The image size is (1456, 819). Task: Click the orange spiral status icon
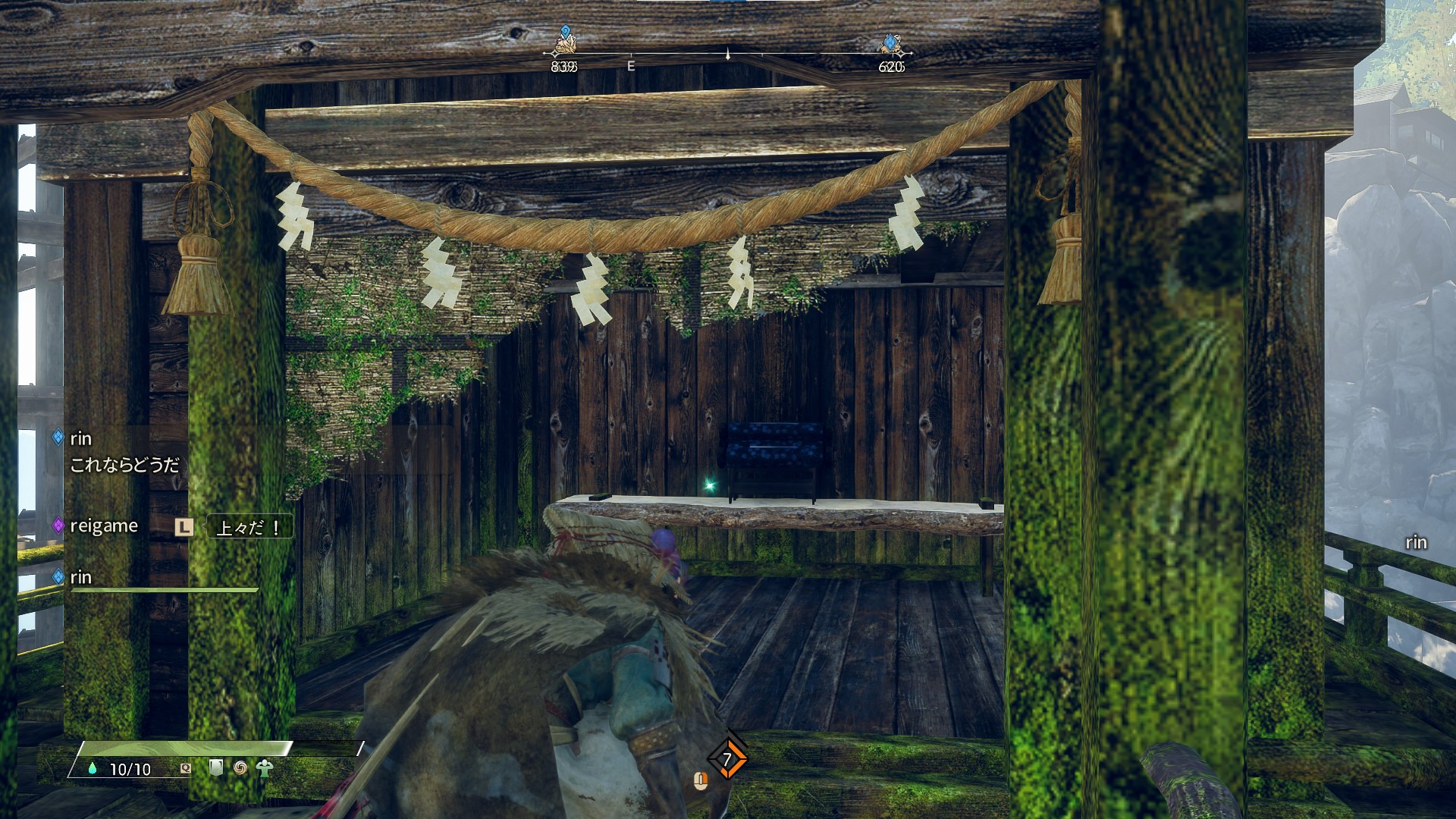[240, 767]
